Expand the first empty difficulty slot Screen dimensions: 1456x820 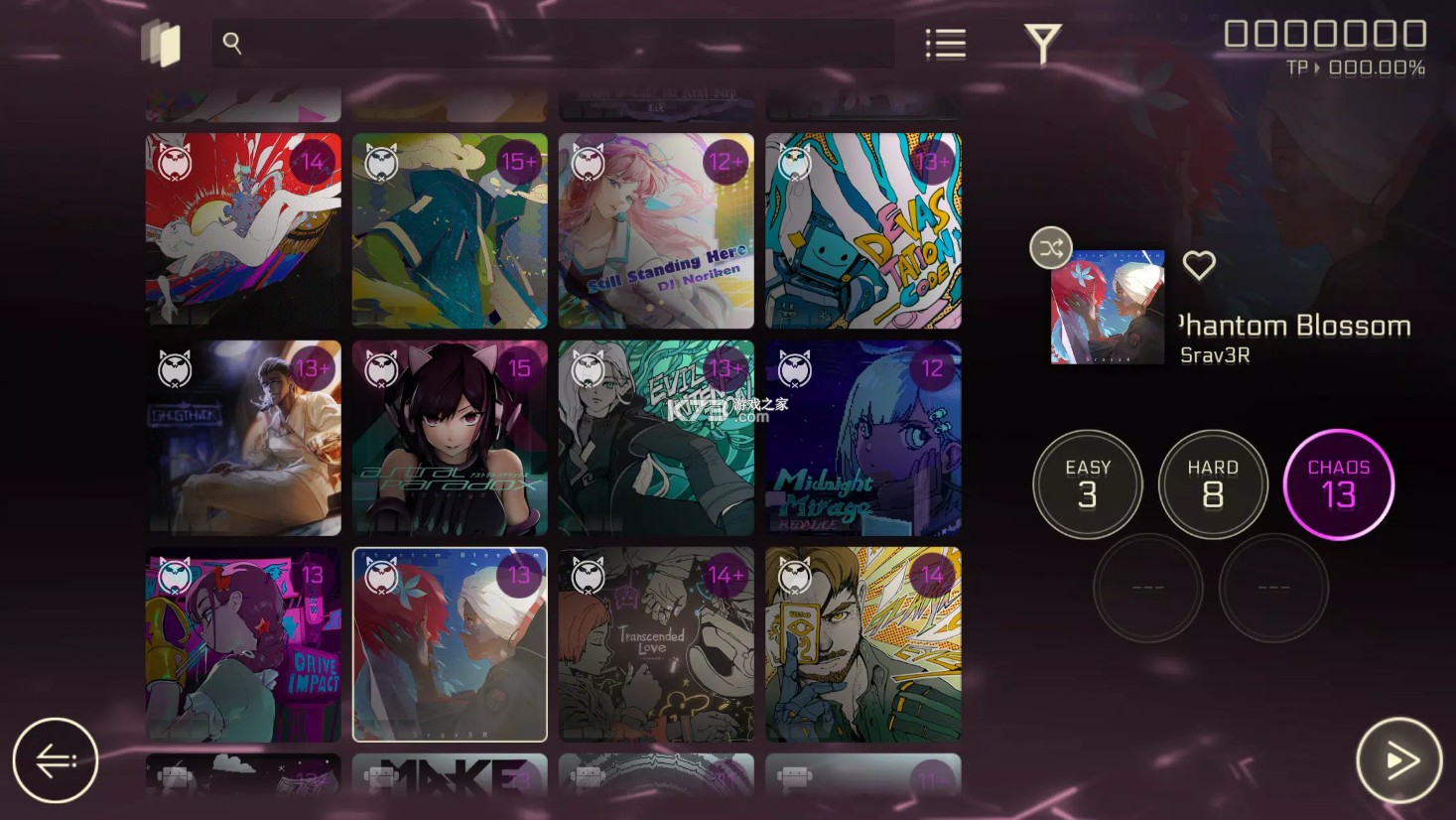[x=1149, y=588]
